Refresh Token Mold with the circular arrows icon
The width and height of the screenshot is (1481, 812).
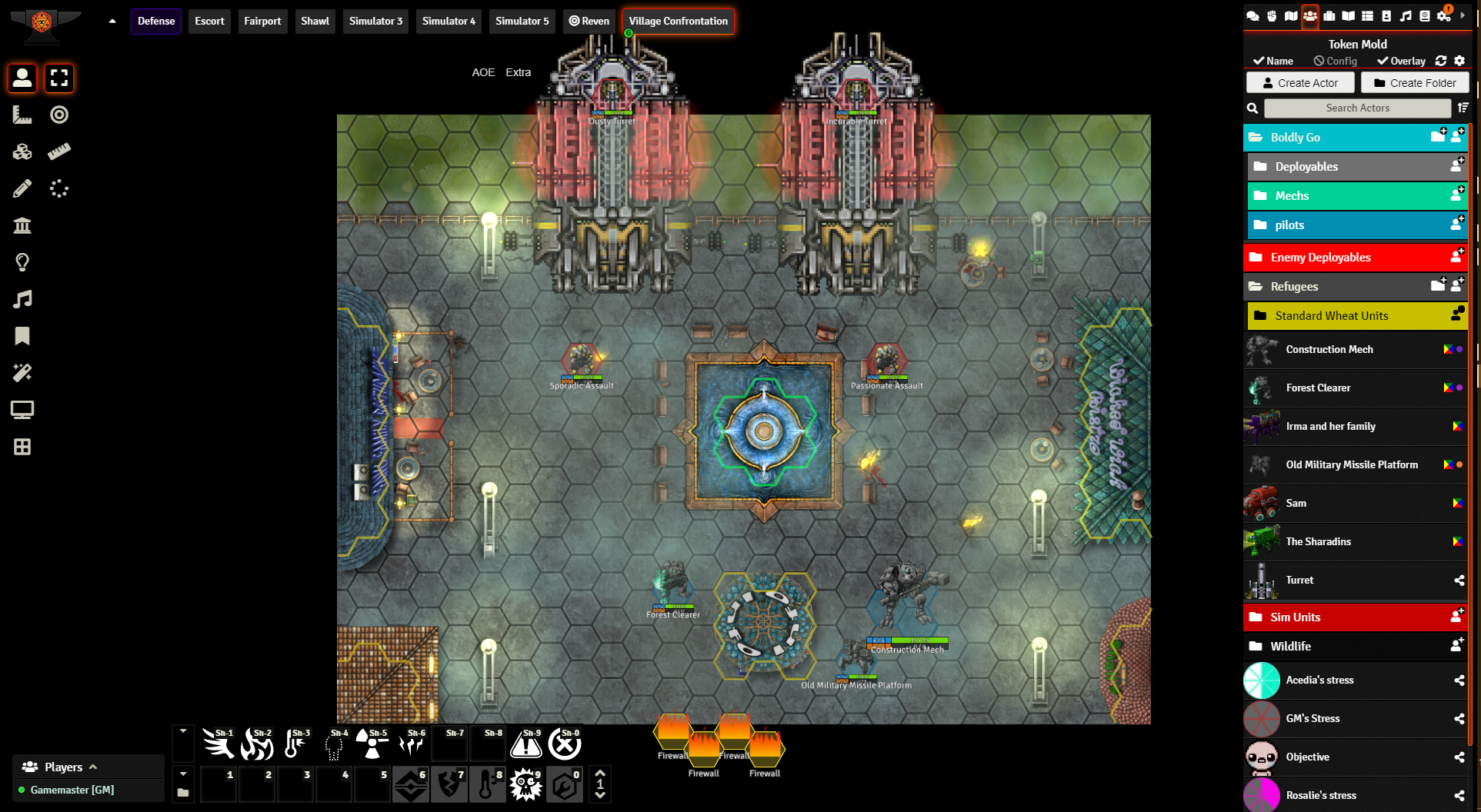[1441, 61]
